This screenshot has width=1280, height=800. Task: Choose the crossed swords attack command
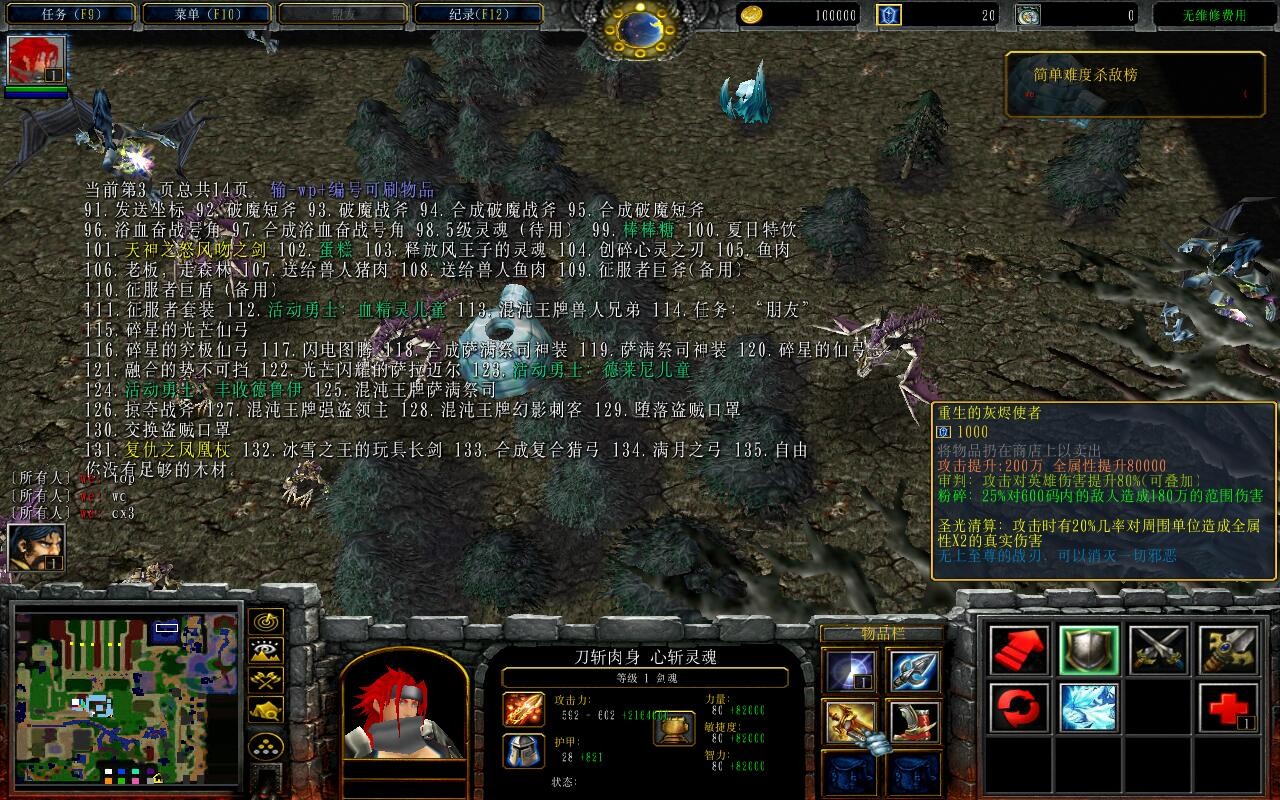click(1159, 650)
